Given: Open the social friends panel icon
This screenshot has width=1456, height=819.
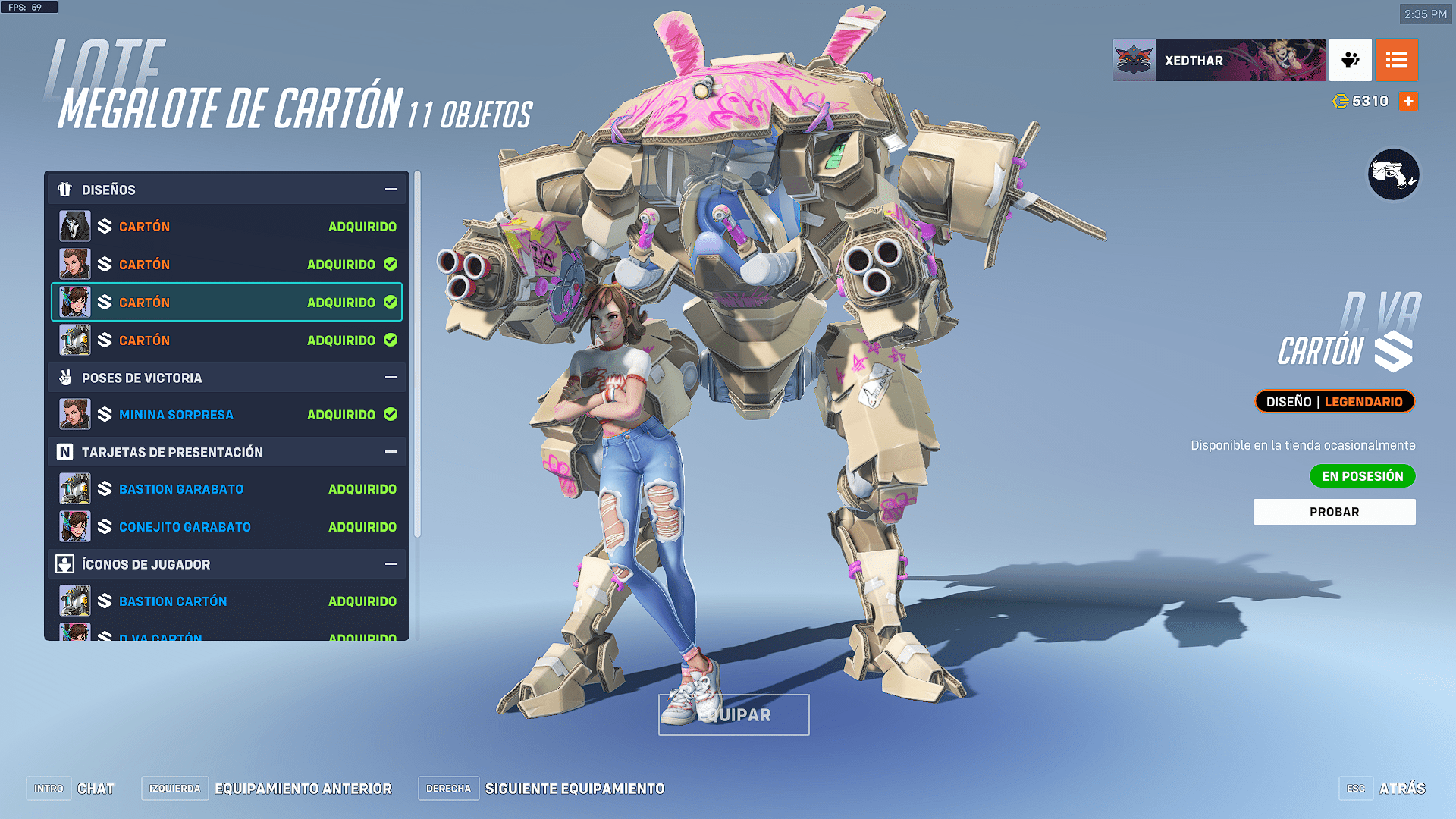Looking at the screenshot, I should [1351, 61].
